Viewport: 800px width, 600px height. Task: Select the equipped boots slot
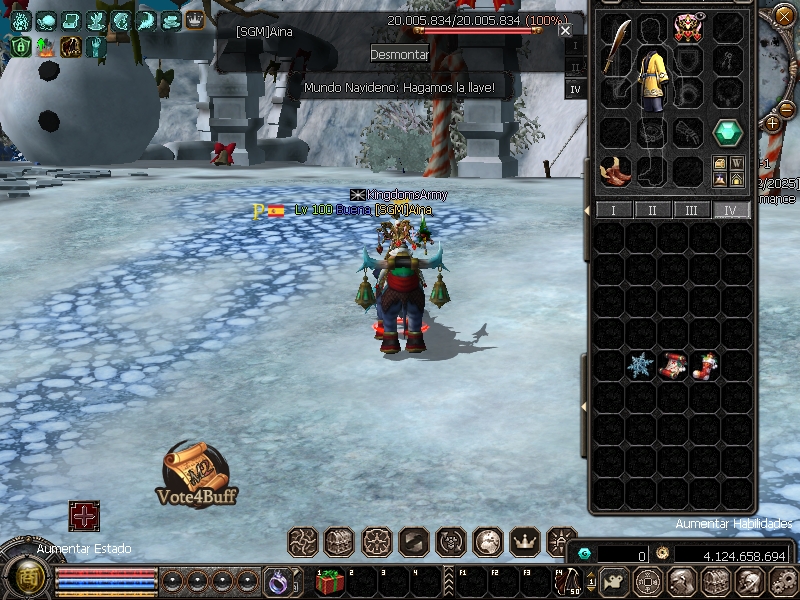click(x=616, y=170)
